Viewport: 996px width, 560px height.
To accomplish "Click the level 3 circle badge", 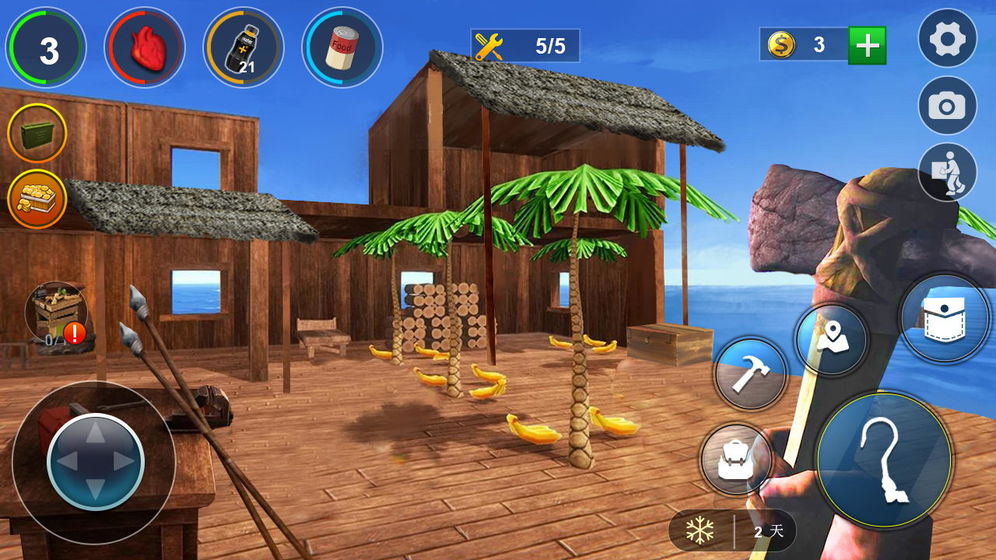I will point(47,47).
